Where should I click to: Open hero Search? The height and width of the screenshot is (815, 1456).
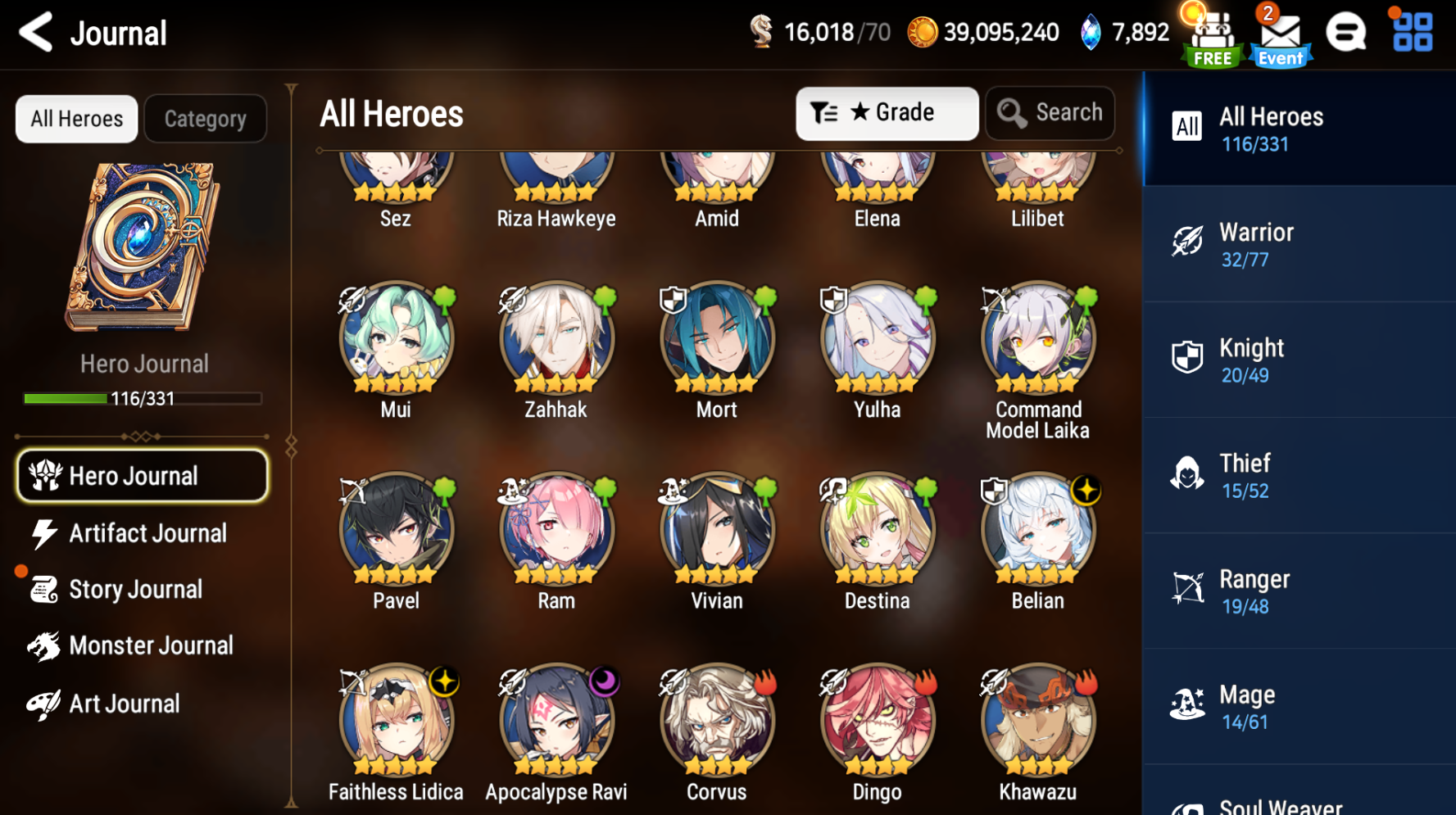coord(1050,112)
